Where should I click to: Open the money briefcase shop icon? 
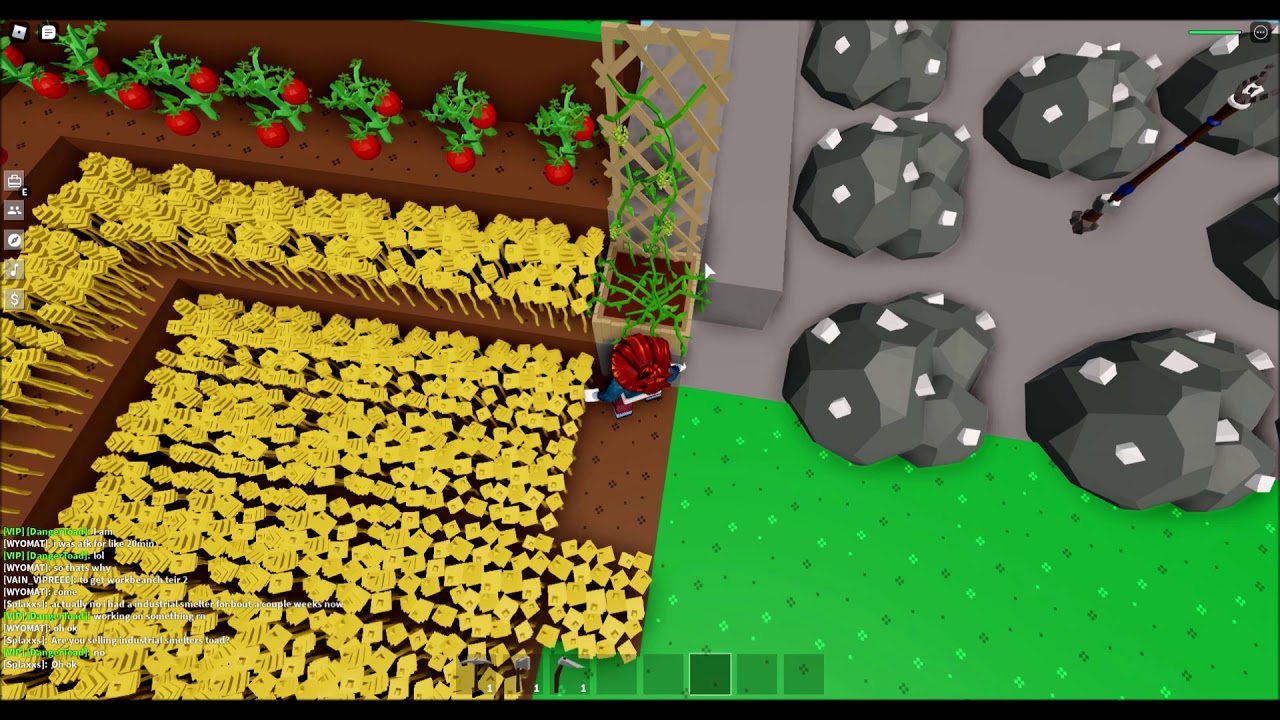pyautogui.click(x=13, y=298)
